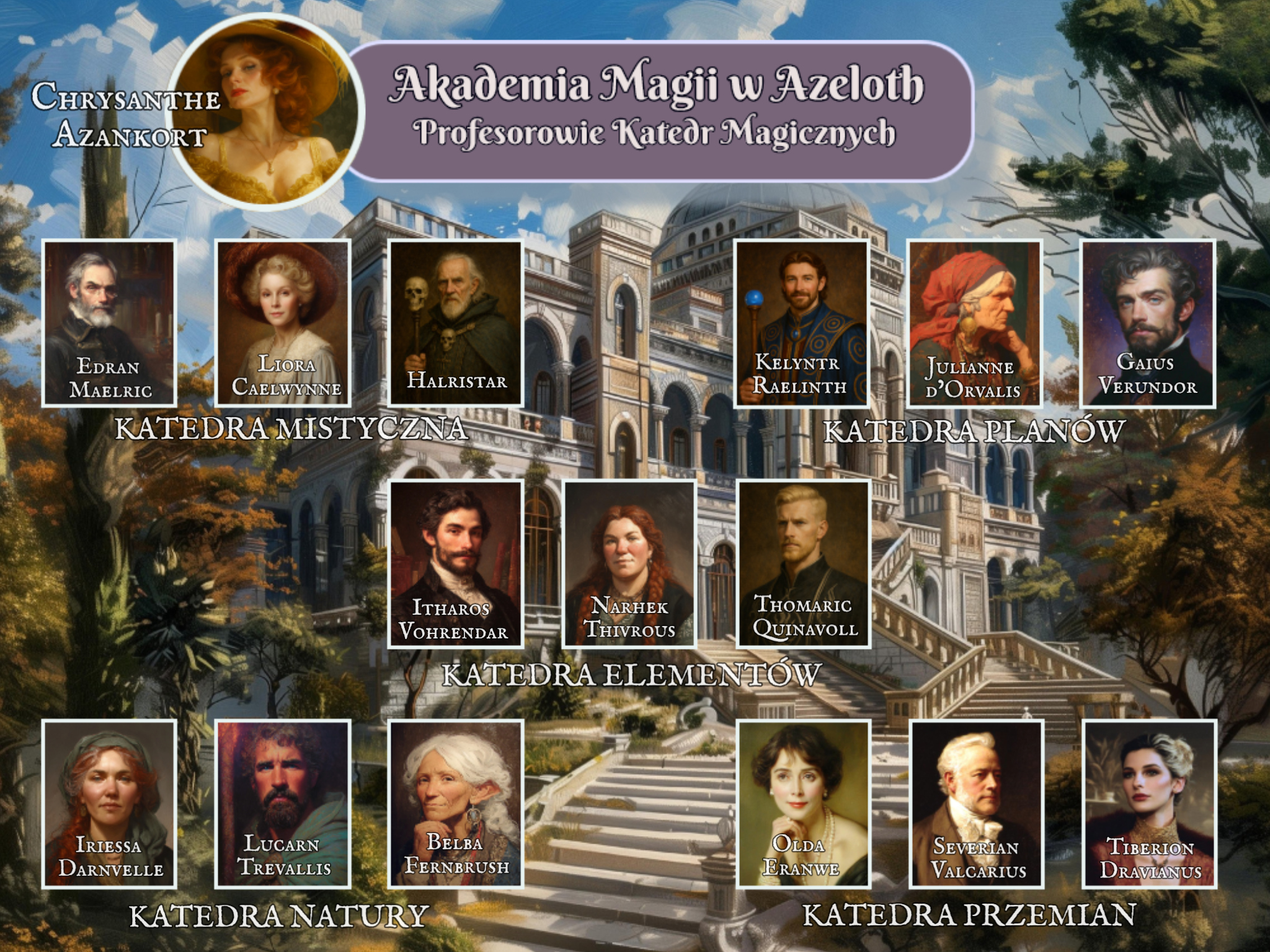Screen dimensions: 1270x952
Task: Select the Severian Valcarius portrait
Action: [976, 803]
